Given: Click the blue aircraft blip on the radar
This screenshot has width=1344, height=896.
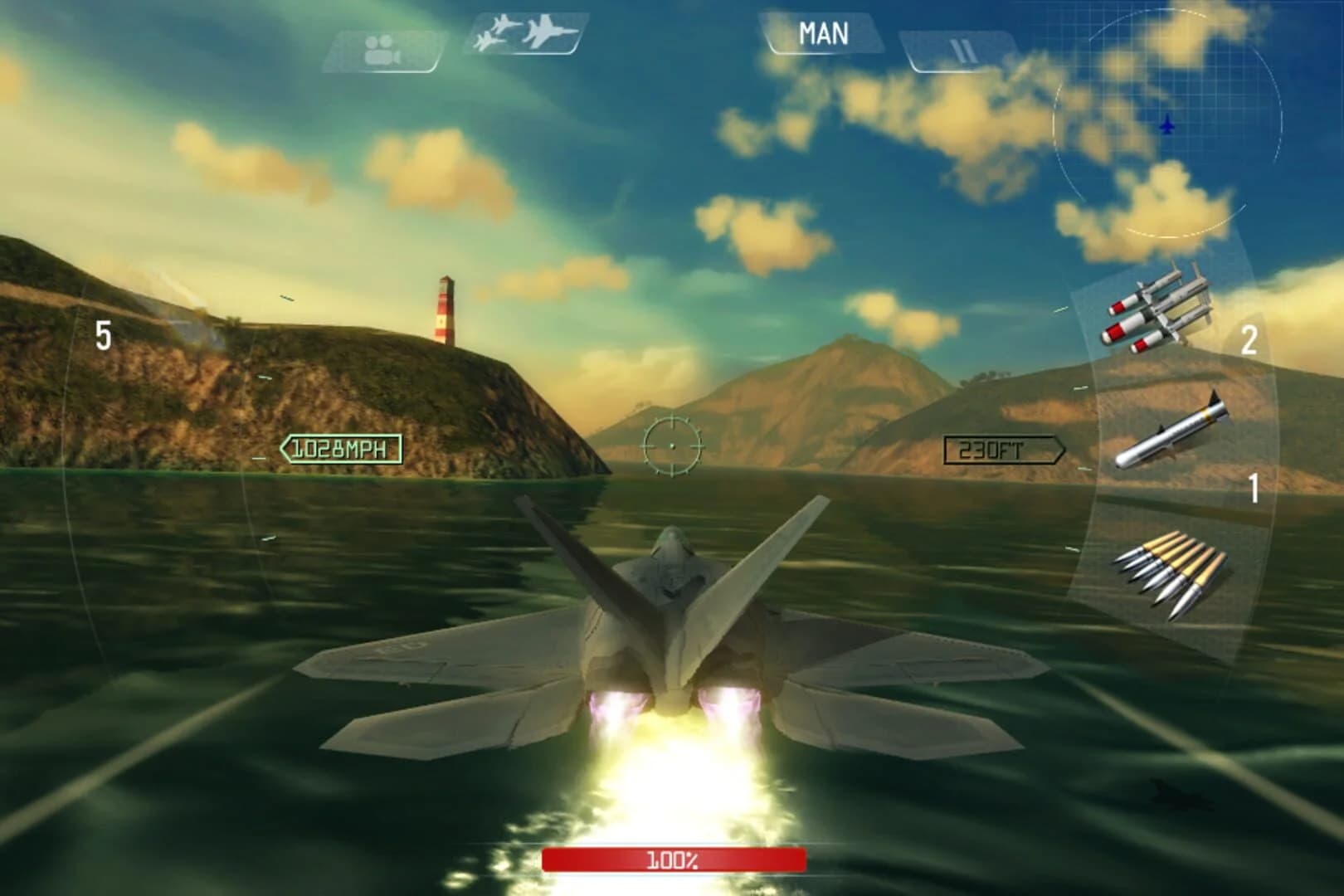Looking at the screenshot, I should click(x=1167, y=123).
